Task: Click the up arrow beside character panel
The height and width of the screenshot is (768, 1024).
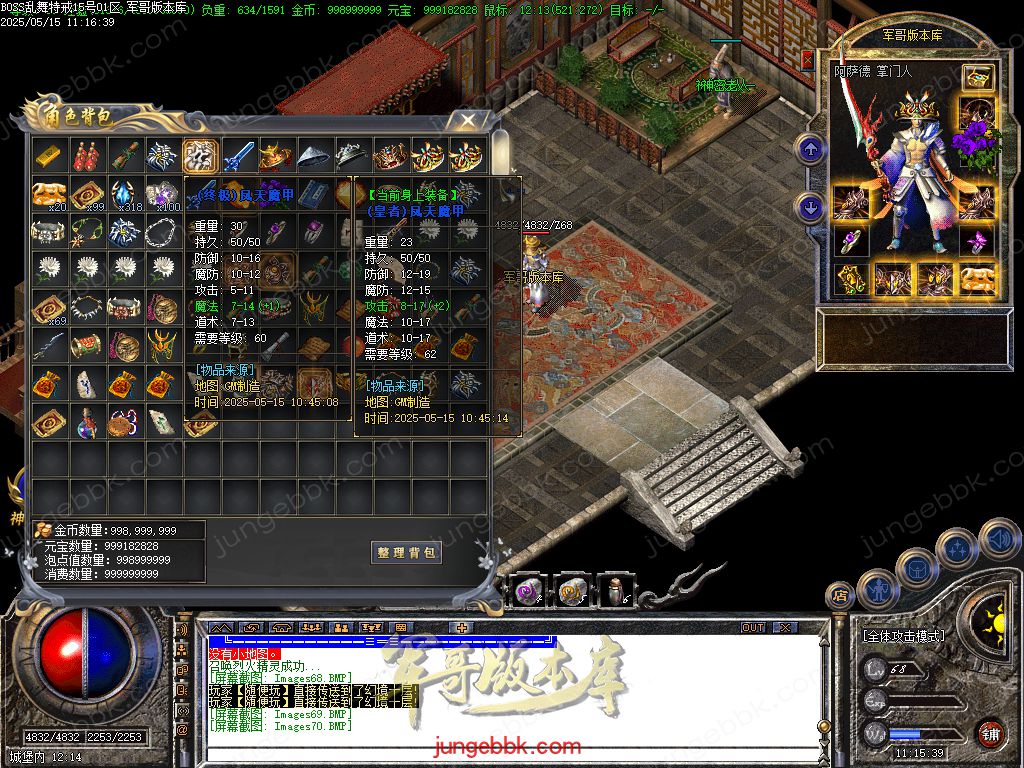Action: 809,150
